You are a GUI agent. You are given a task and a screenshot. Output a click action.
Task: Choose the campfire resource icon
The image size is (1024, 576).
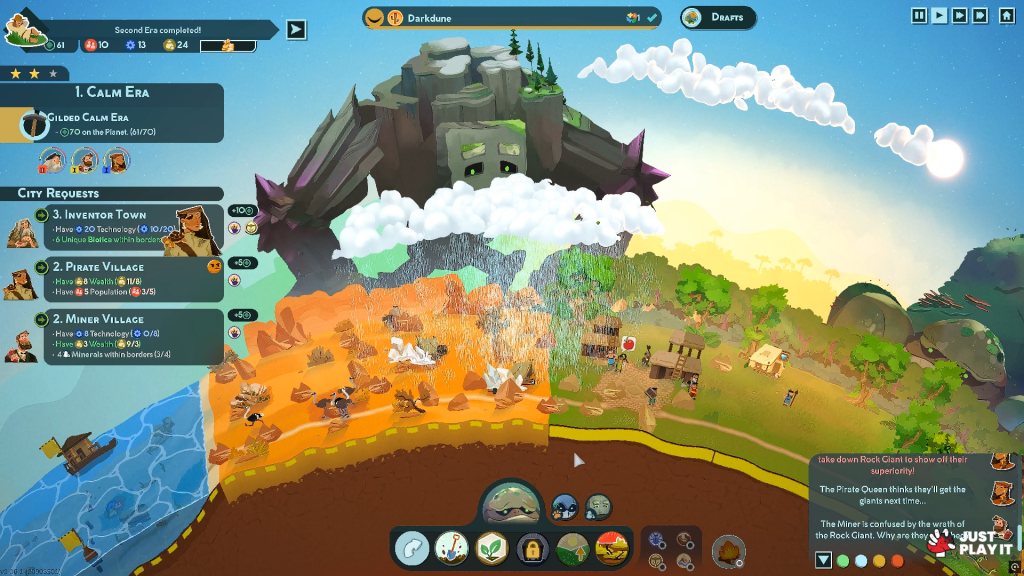[x=728, y=551]
